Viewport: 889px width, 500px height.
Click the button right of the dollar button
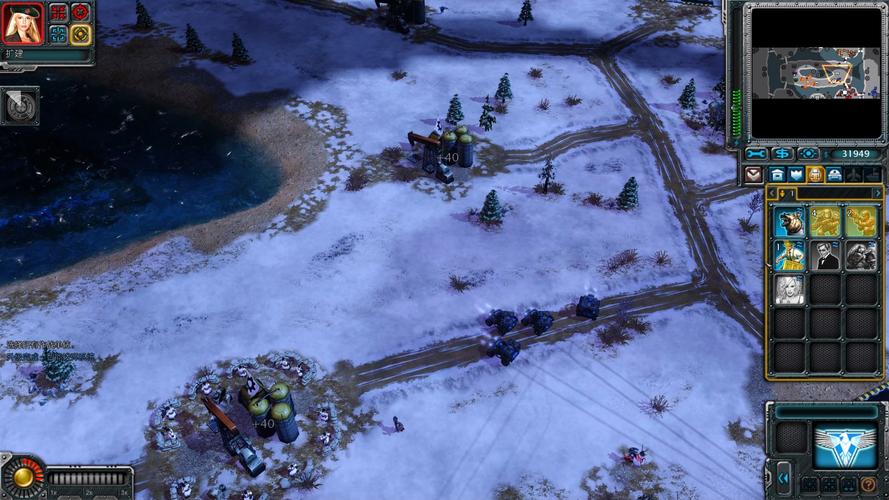coord(808,154)
